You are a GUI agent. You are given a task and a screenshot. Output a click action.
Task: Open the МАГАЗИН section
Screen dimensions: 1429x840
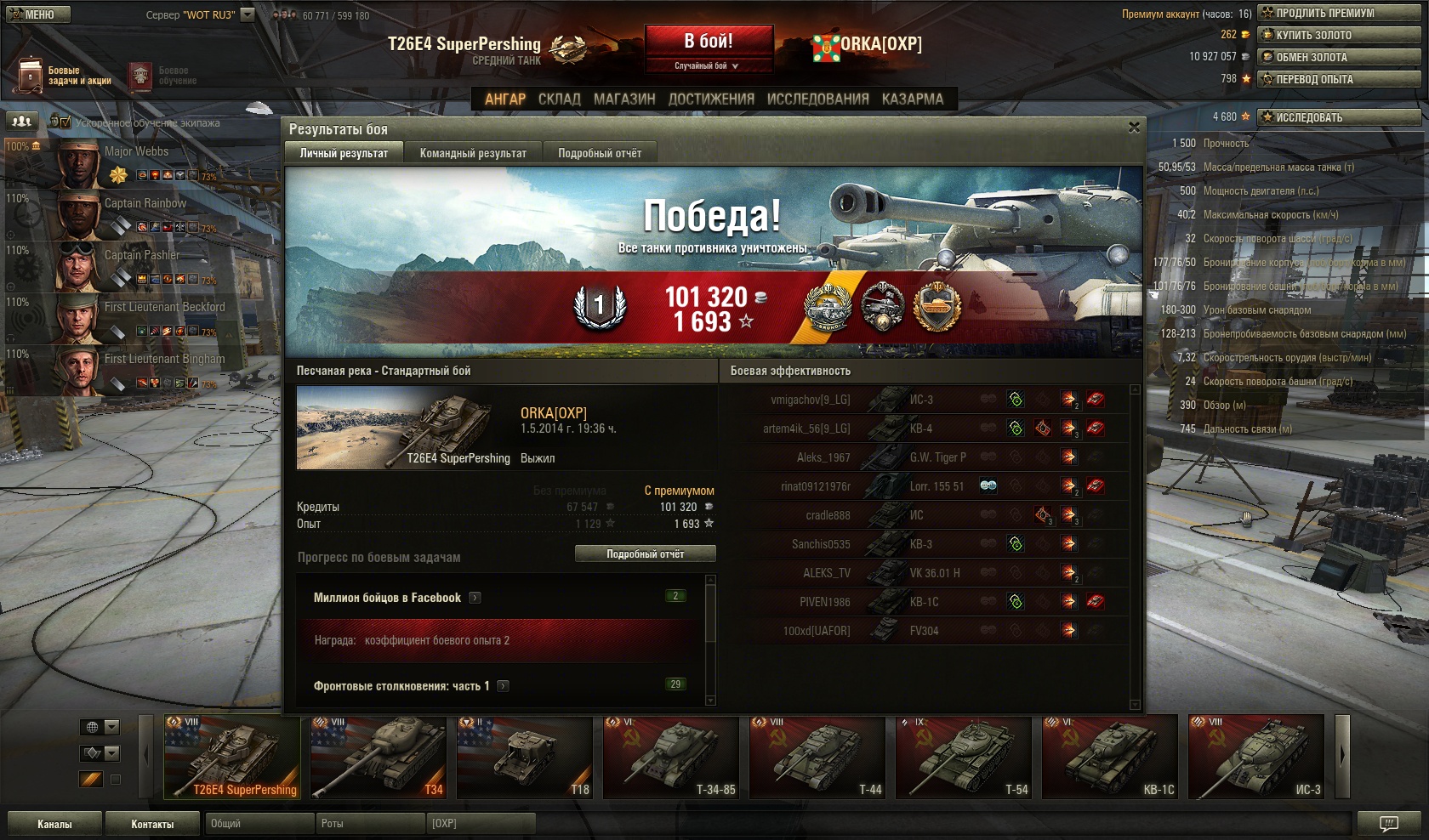(624, 99)
